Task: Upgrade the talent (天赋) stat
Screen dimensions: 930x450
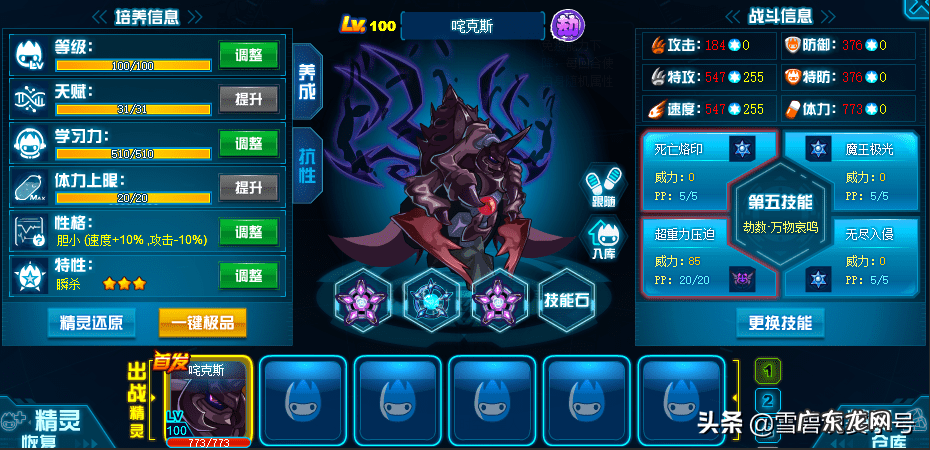Action: [248, 98]
